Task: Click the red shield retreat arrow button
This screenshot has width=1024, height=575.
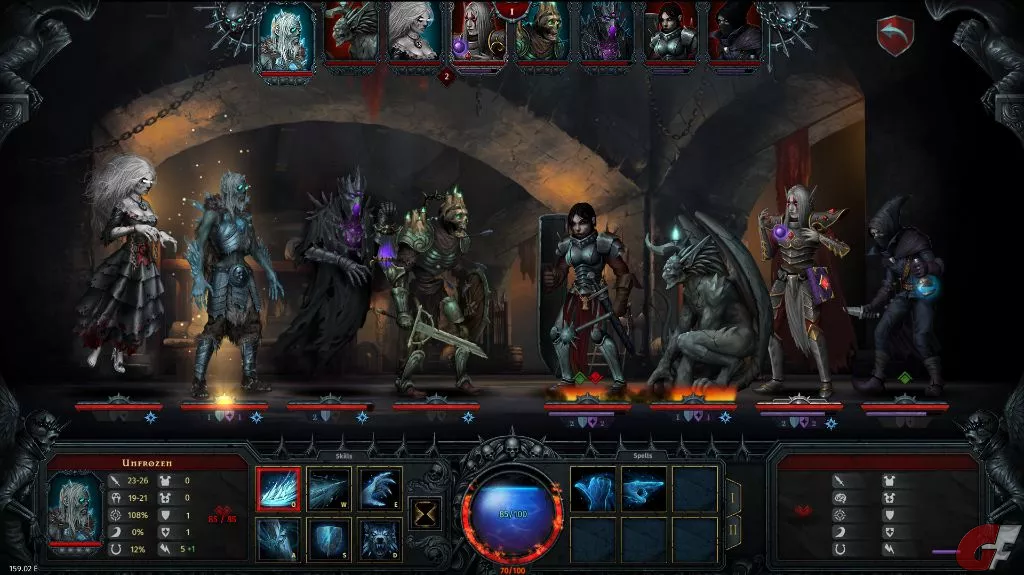Action: pyautogui.click(x=895, y=36)
